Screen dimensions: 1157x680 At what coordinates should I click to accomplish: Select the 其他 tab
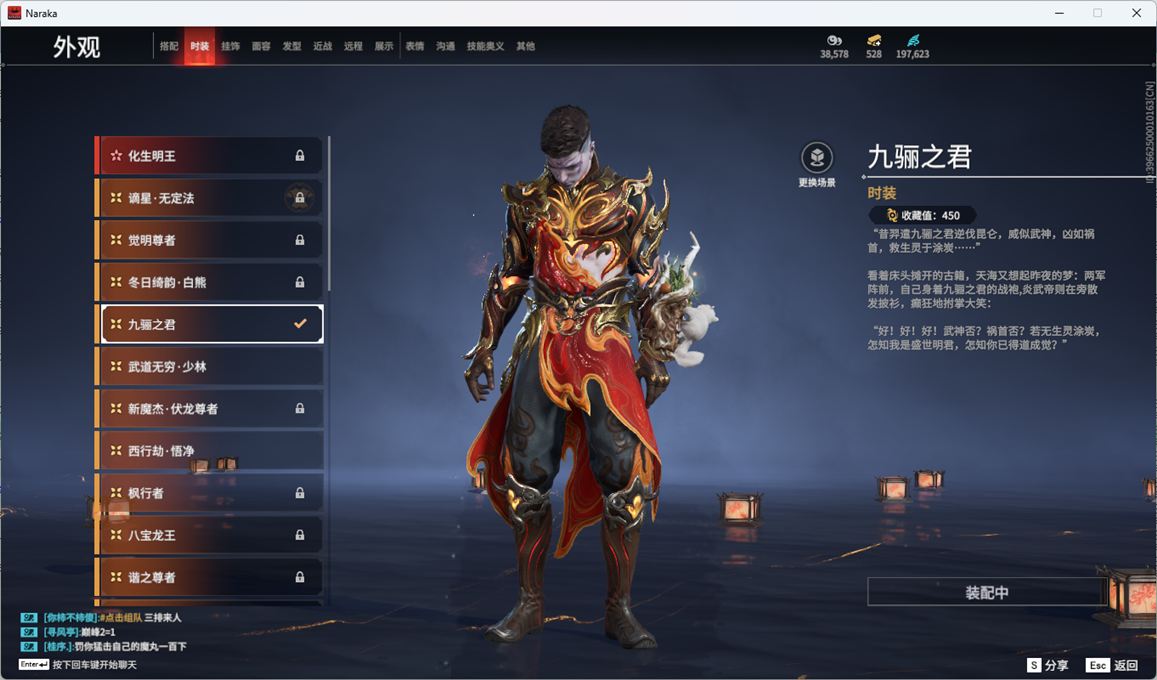coord(525,46)
